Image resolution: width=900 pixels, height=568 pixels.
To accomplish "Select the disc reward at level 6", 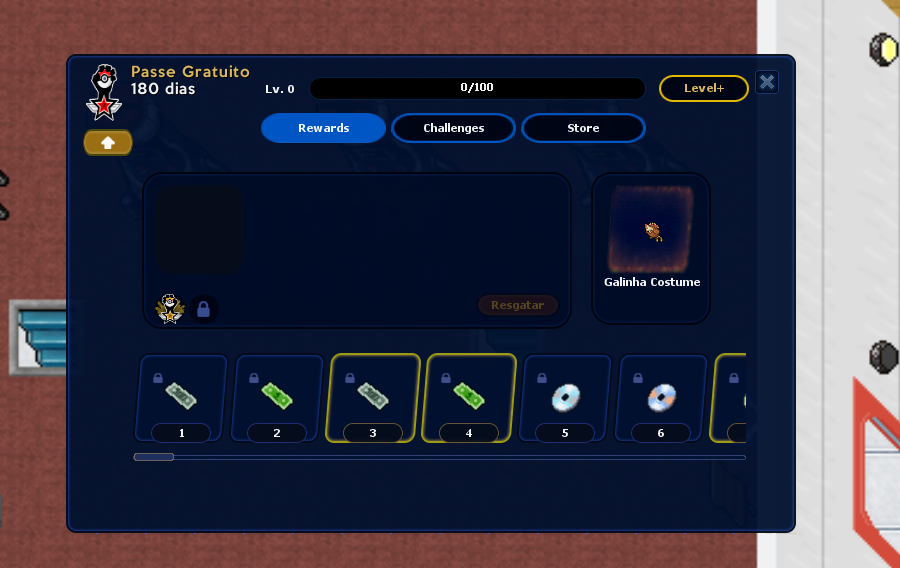I will coord(661,398).
